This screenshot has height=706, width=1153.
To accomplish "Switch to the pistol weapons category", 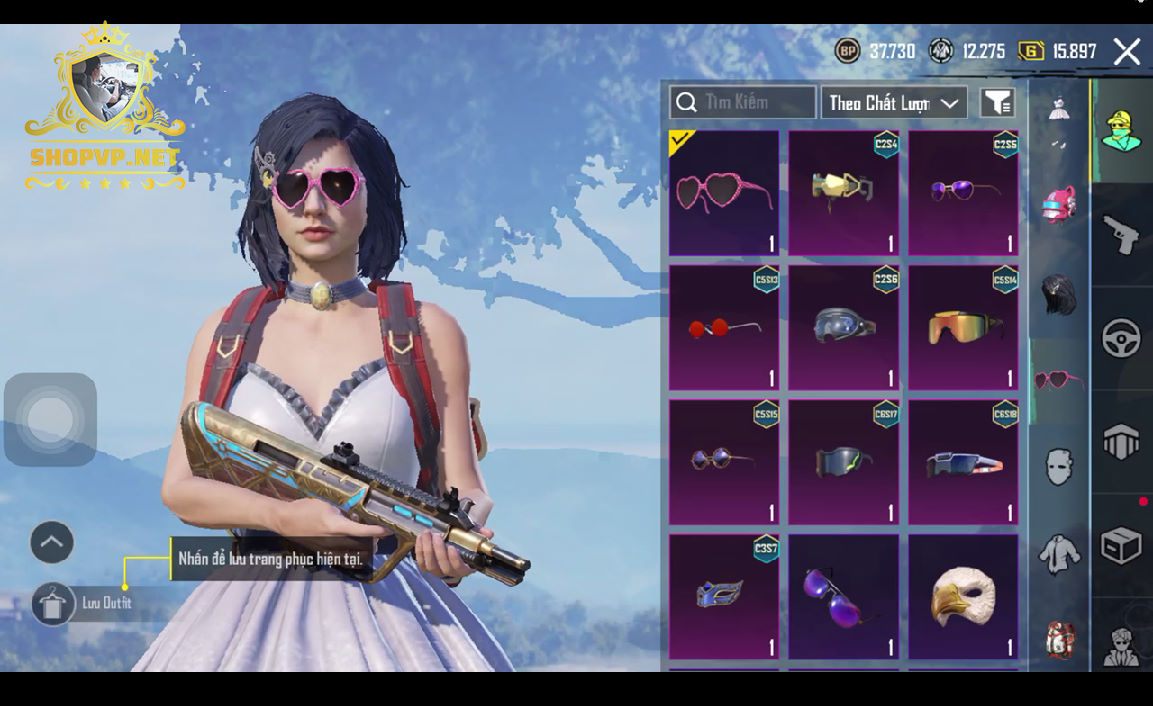I will (1121, 234).
